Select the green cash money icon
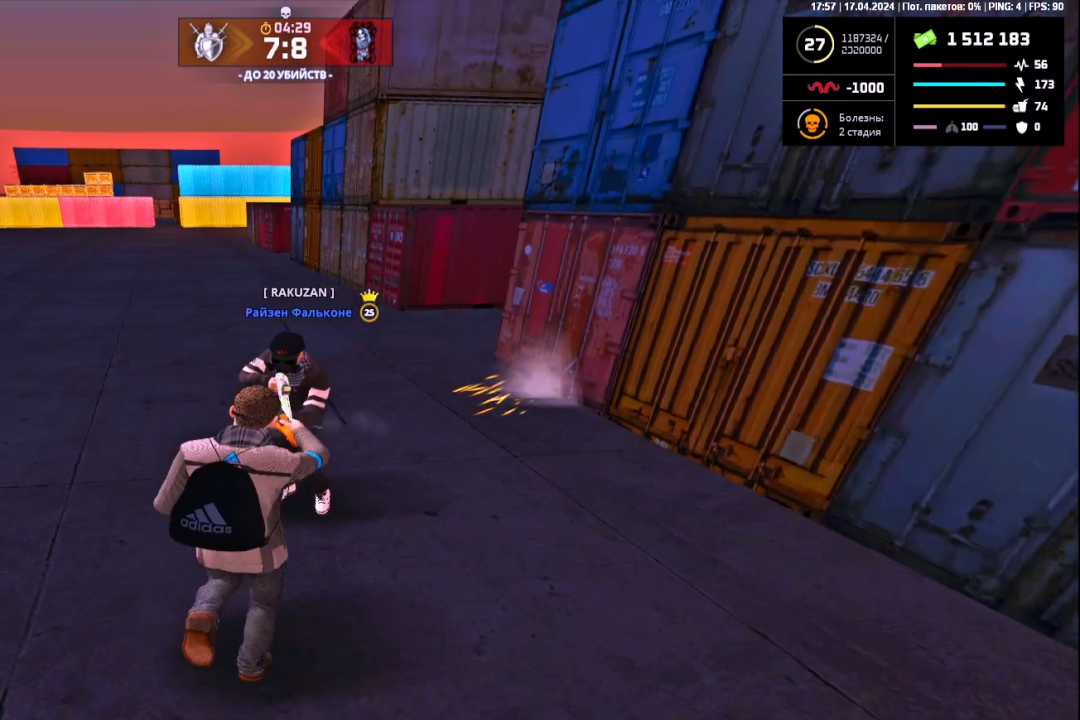Screen dimensions: 1080x720 pyautogui.click(x=925, y=39)
